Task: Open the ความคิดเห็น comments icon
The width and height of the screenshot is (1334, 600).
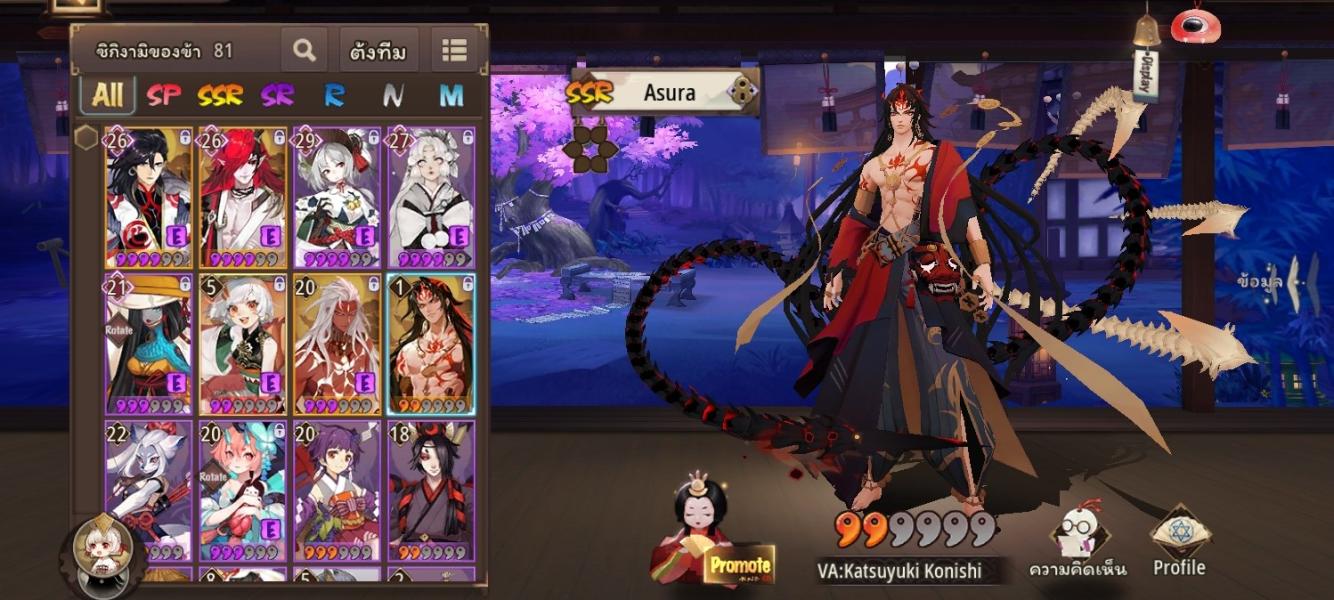Action: pyautogui.click(x=1076, y=545)
